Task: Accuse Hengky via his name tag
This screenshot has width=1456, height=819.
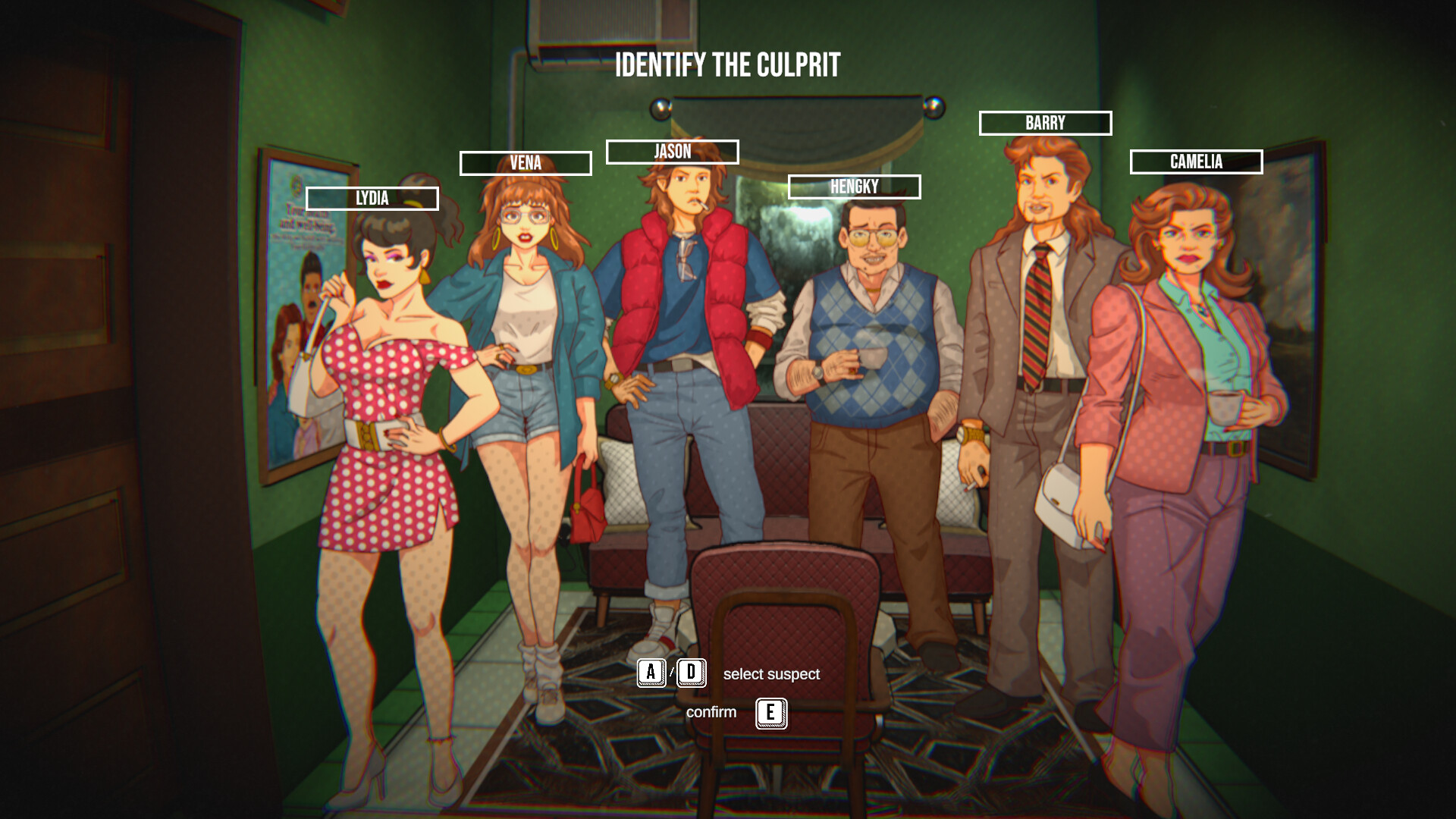Action: (854, 187)
